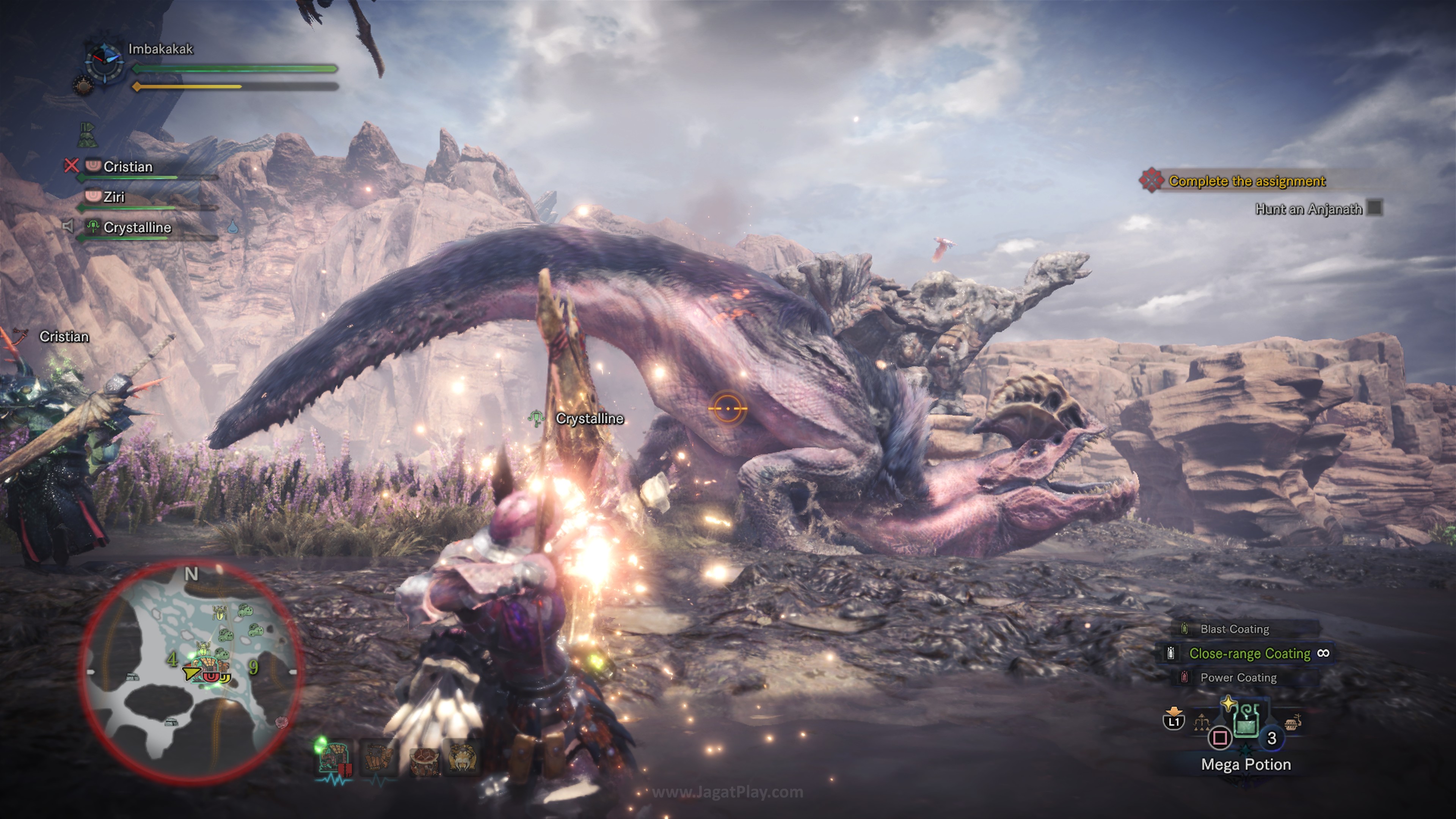Open the Complete the assignment quest tracker
Image resolution: width=1456 pixels, height=819 pixels.
click(x=1246, y=182)
